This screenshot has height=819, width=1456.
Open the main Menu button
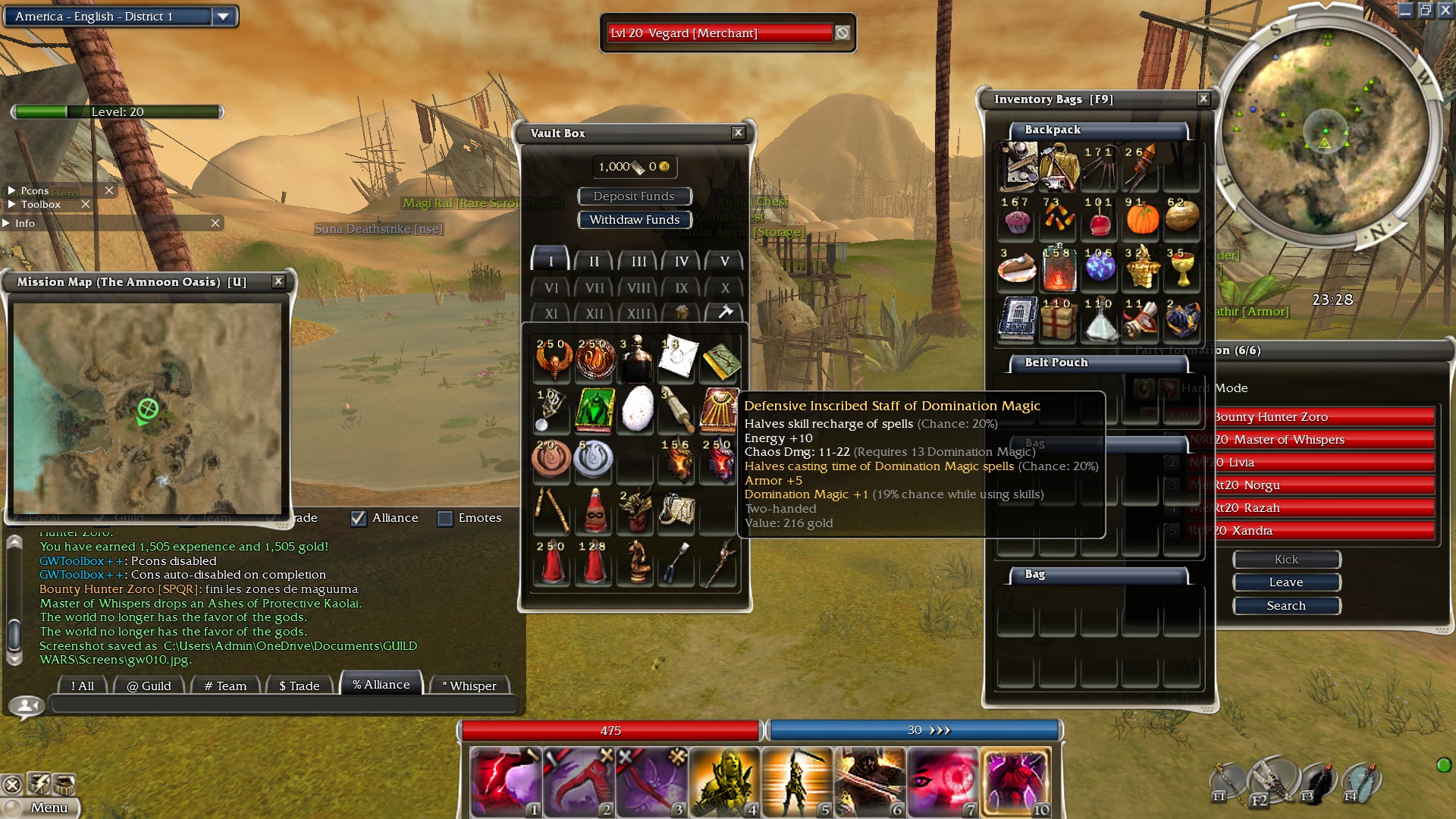tap(49, 808)
